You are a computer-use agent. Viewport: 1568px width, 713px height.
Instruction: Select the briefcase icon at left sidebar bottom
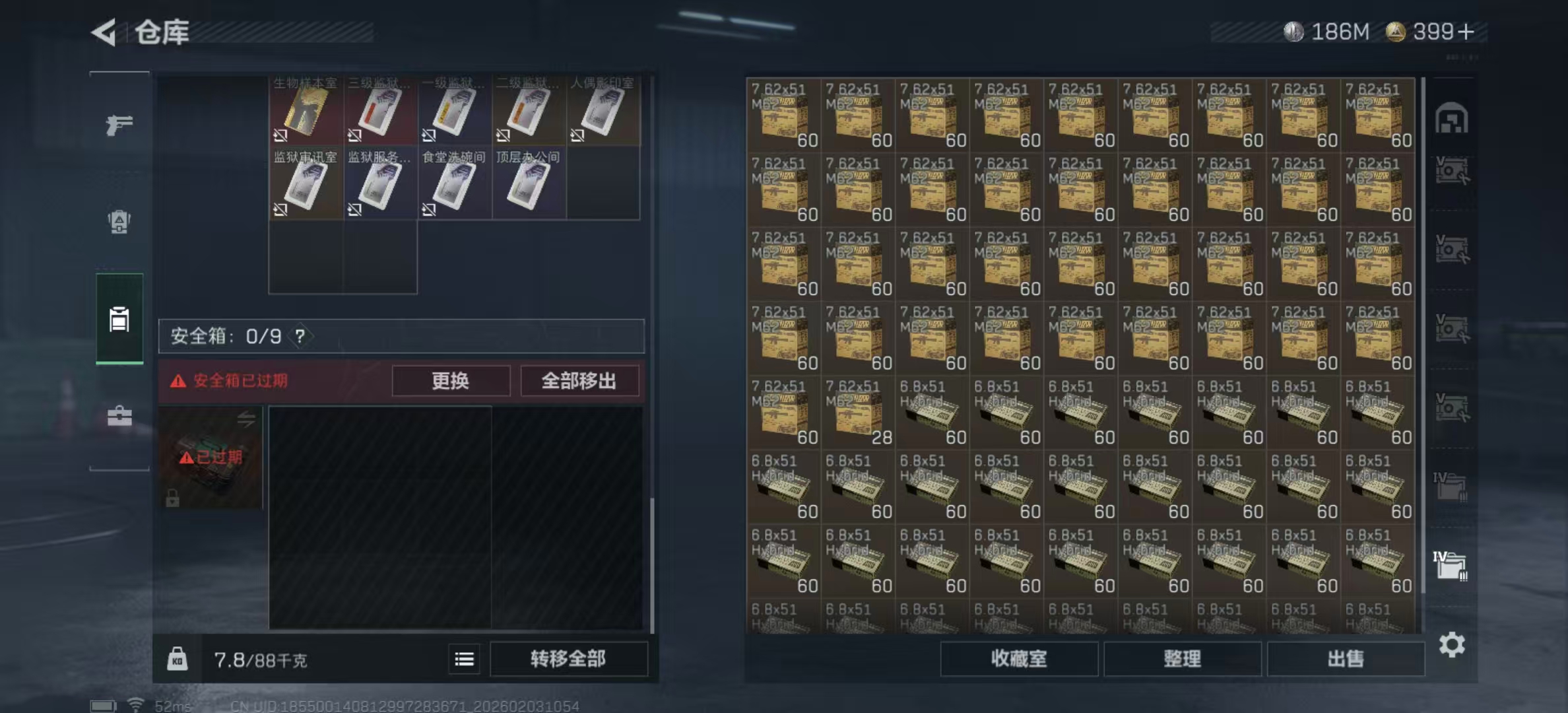(119, 416)
